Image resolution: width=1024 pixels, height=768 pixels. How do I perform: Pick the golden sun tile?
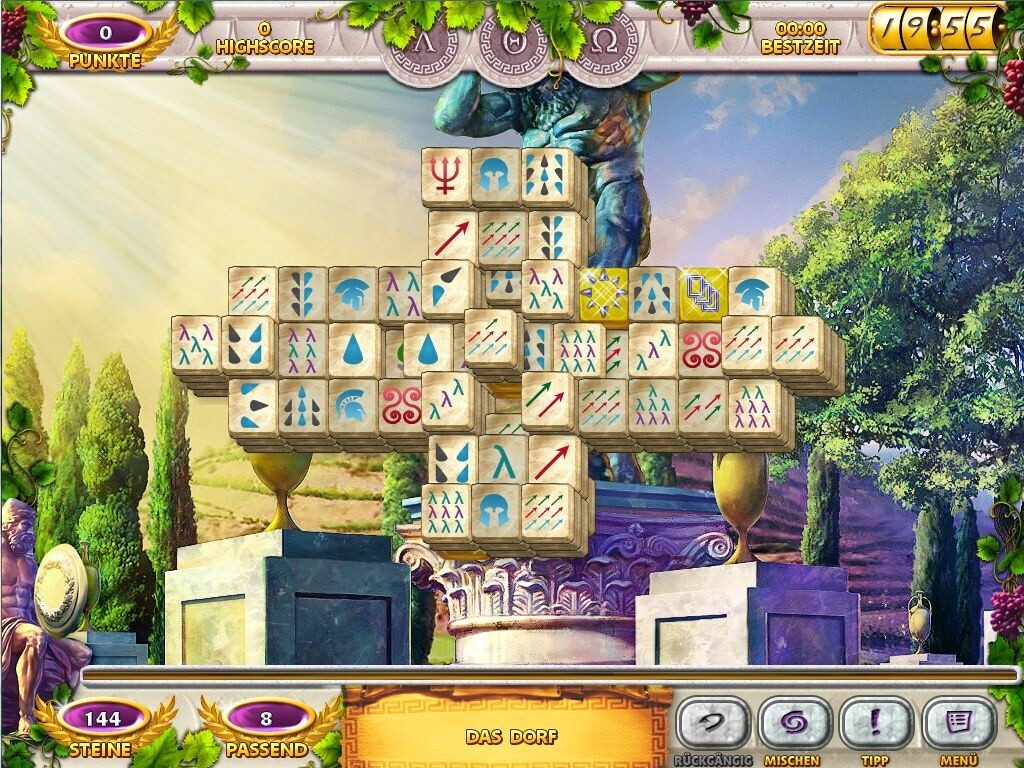pos(603,293)
